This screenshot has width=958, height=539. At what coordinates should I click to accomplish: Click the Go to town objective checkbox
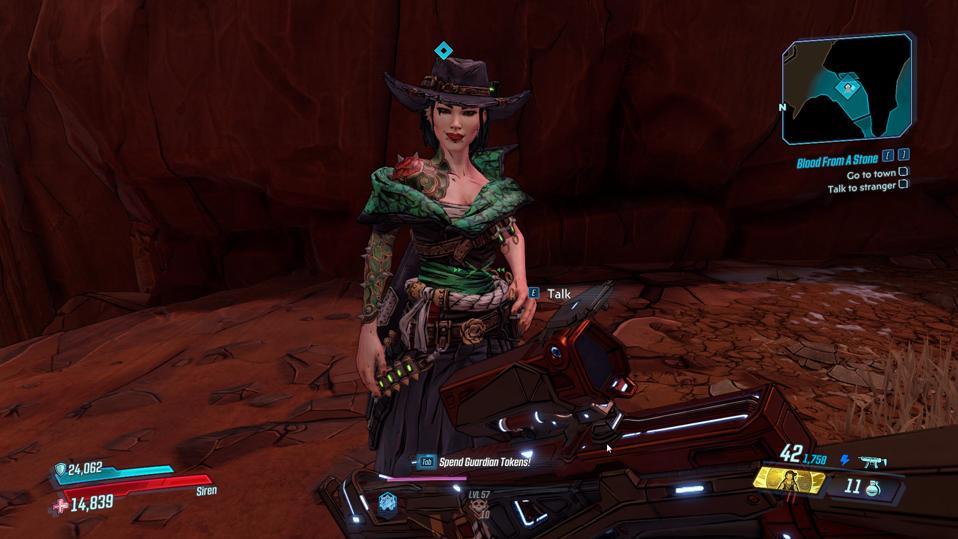point(903,172)
